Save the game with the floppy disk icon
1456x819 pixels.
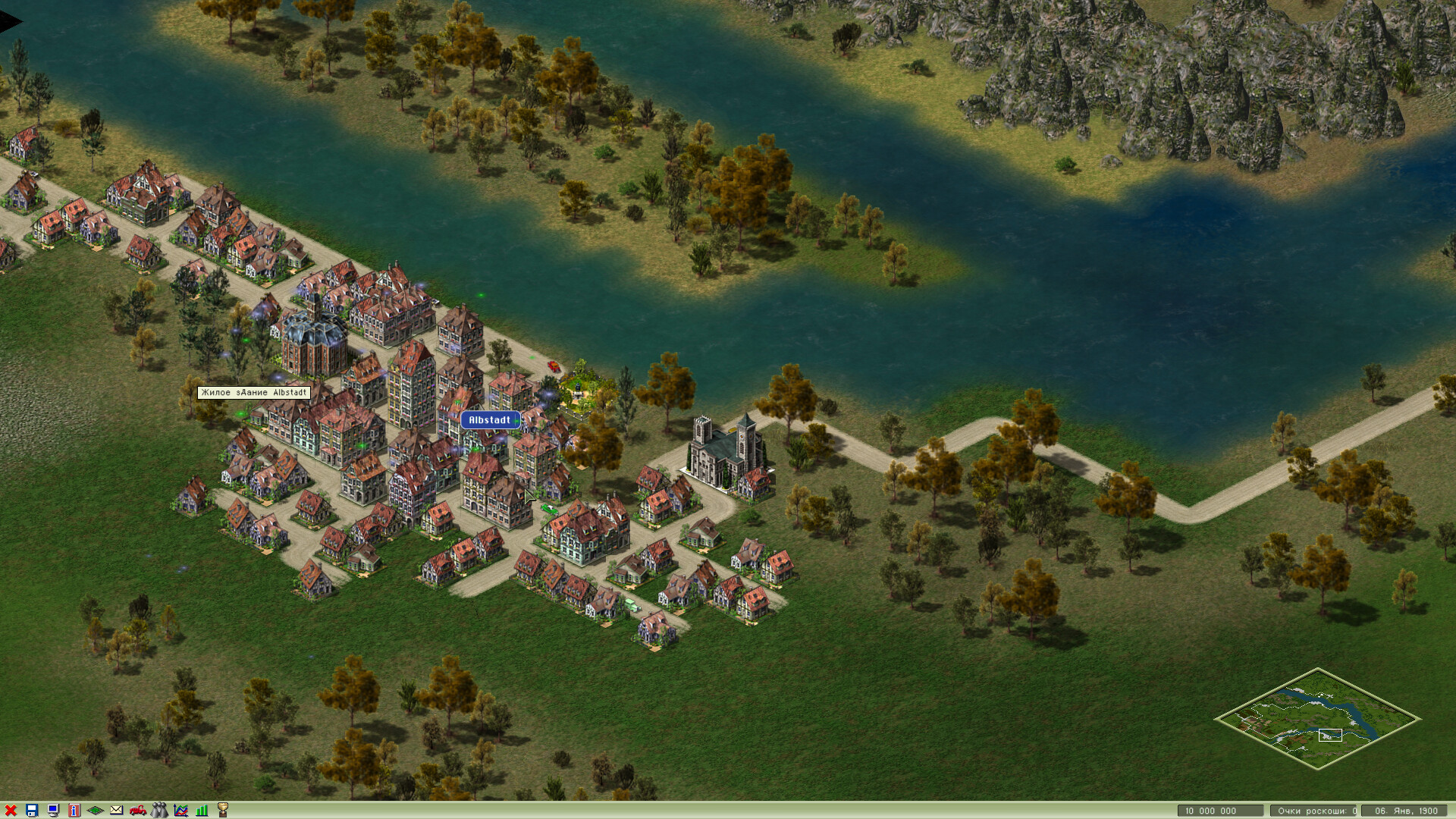coord(32,811)
